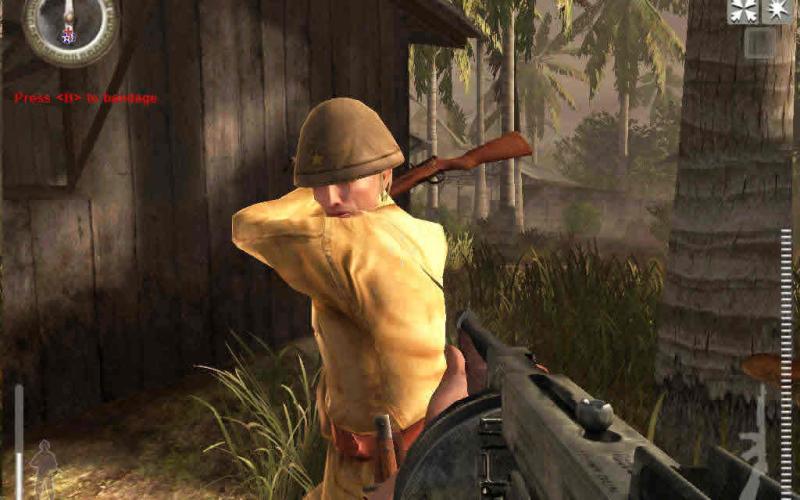
Task: Select the starburst squad command icon
Action: point(776,10)
